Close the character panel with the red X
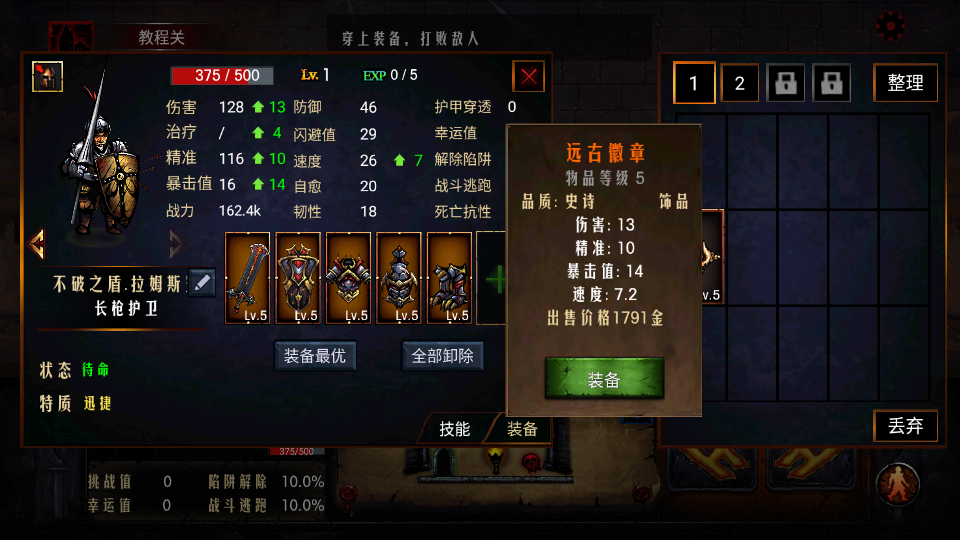 [528, 76]
